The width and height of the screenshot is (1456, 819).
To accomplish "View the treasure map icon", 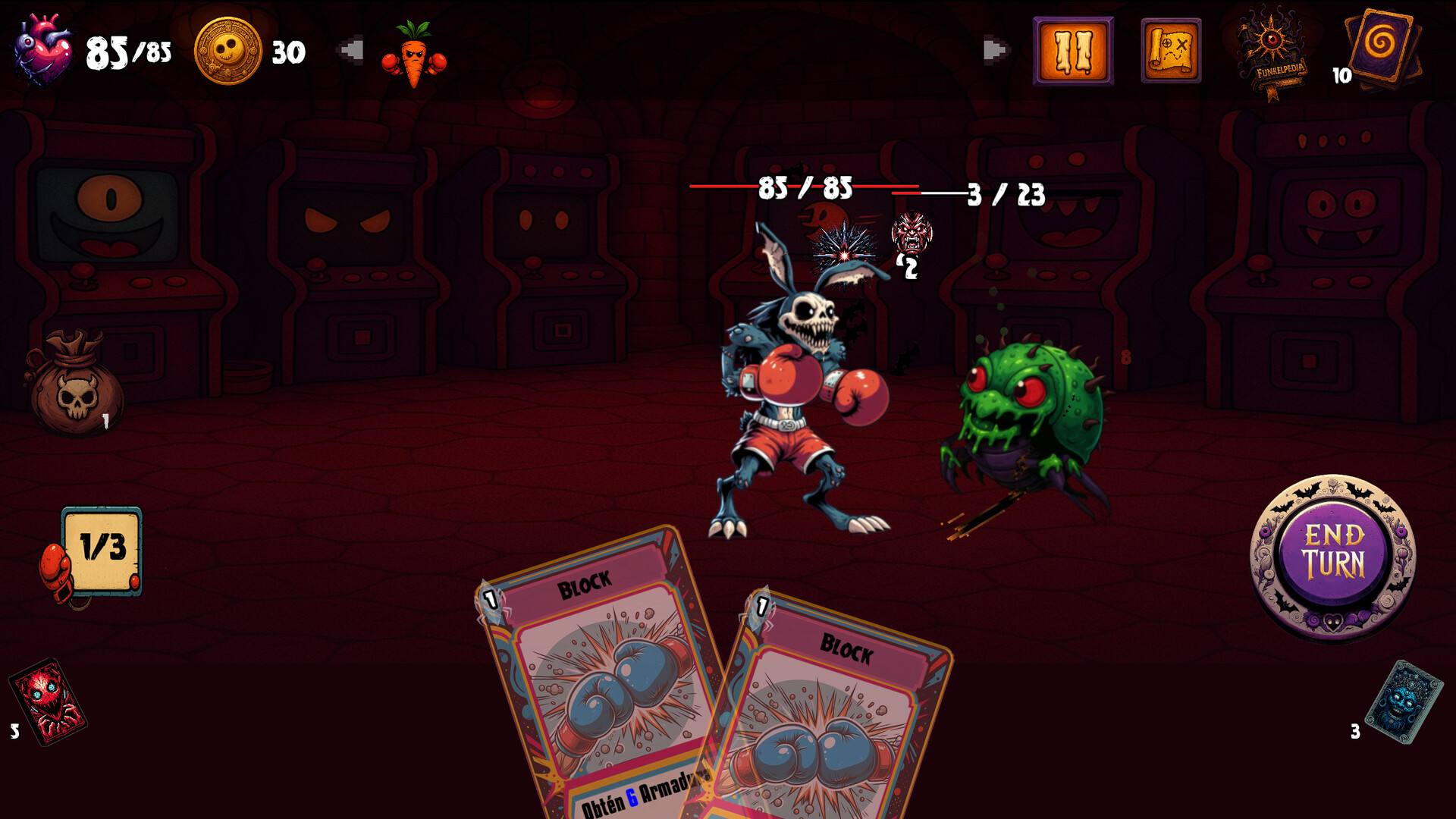I will tap(1170, 50).
